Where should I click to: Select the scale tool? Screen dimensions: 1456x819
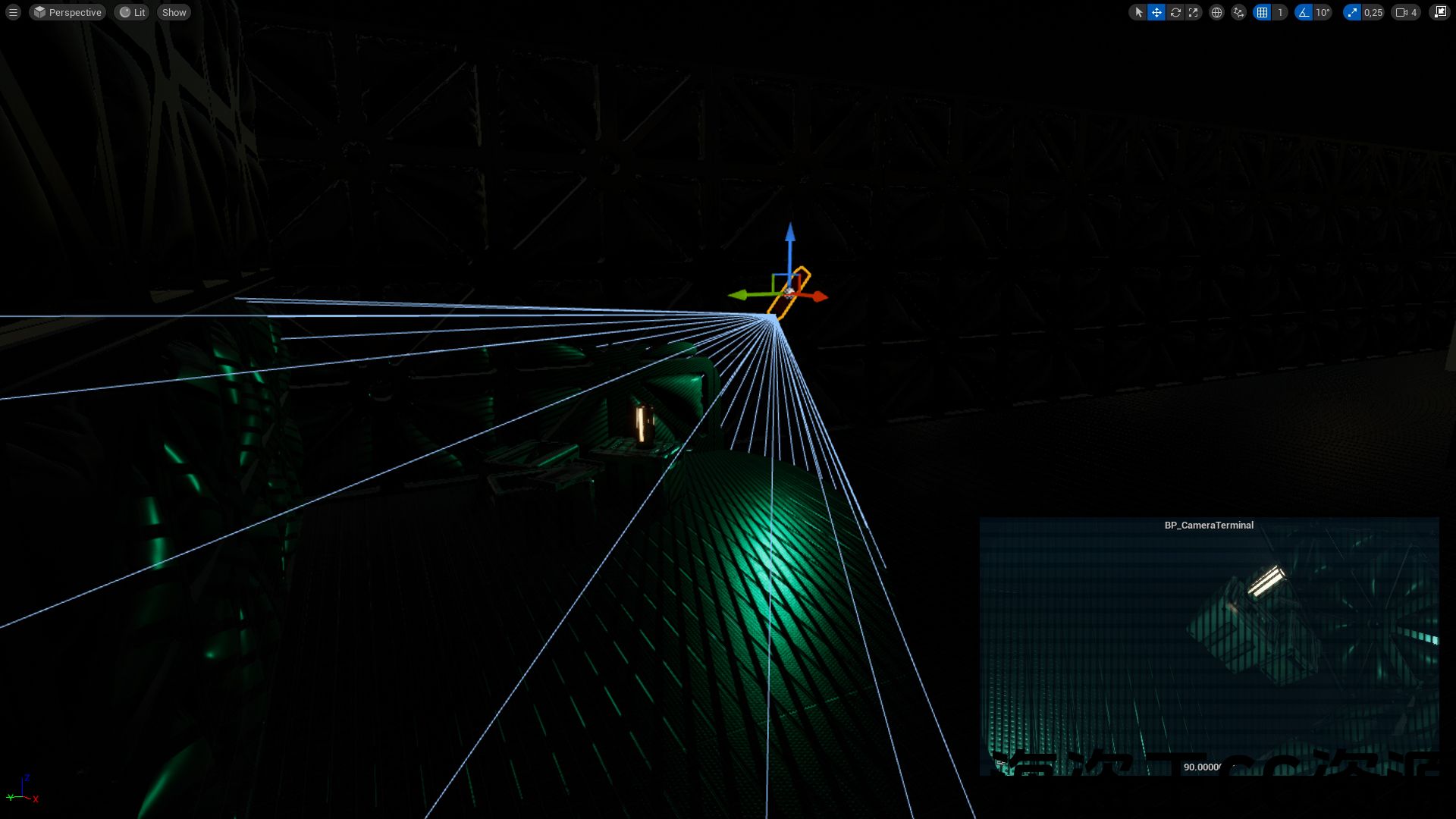pos(1194,12)
